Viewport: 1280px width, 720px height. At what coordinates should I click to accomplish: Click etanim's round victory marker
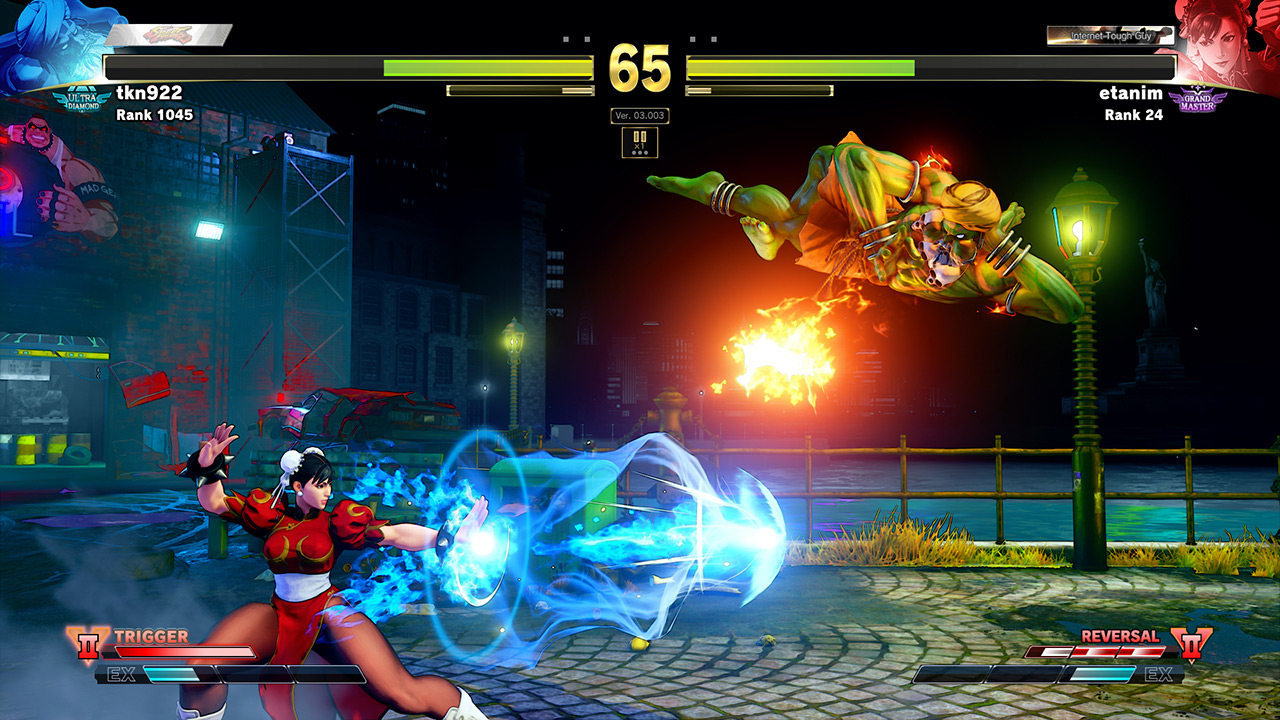point(691,39)
